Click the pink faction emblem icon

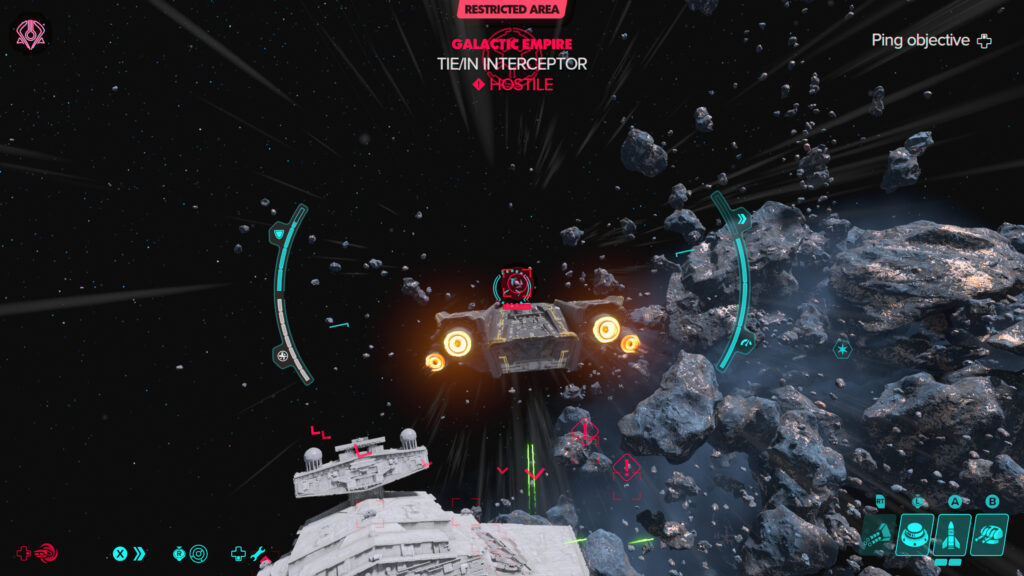pos(29,35)
